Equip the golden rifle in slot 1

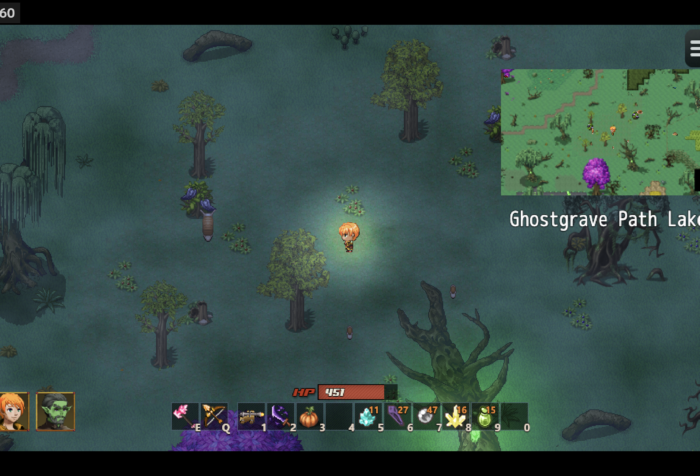[x=251, y=416]
